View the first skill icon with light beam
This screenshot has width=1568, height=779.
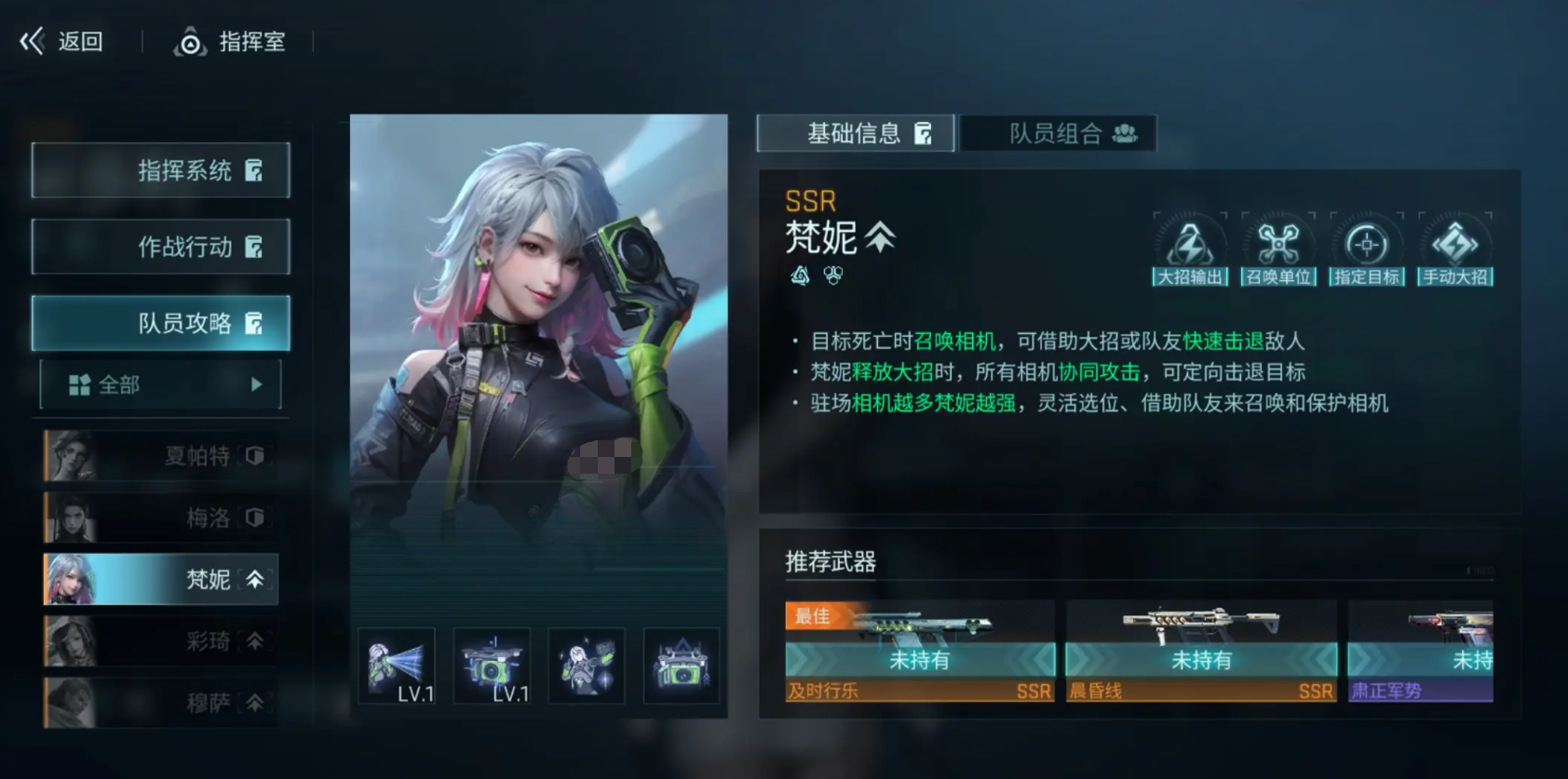(398, 666)
